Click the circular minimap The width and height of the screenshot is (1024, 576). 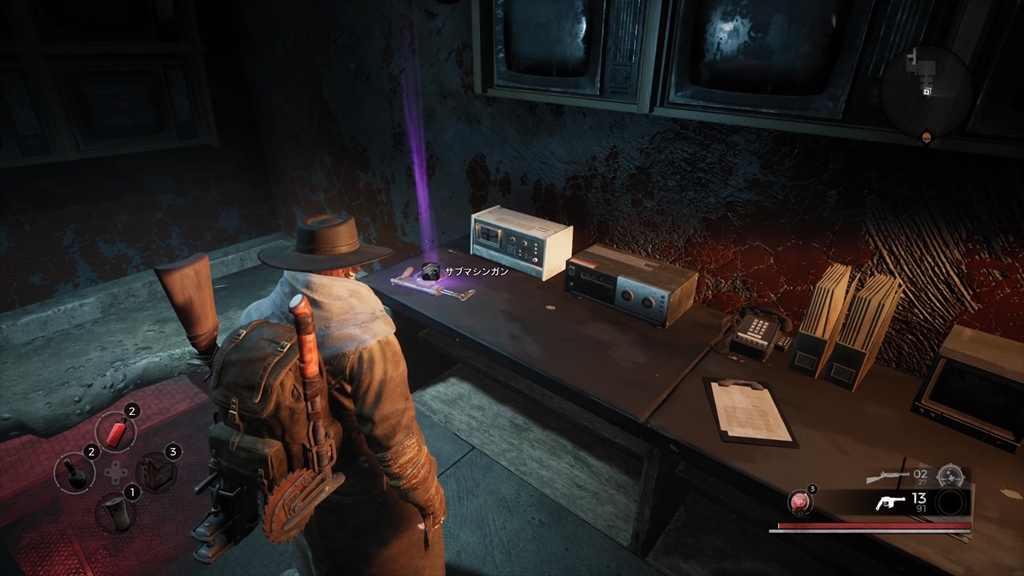tap(926, 92)
